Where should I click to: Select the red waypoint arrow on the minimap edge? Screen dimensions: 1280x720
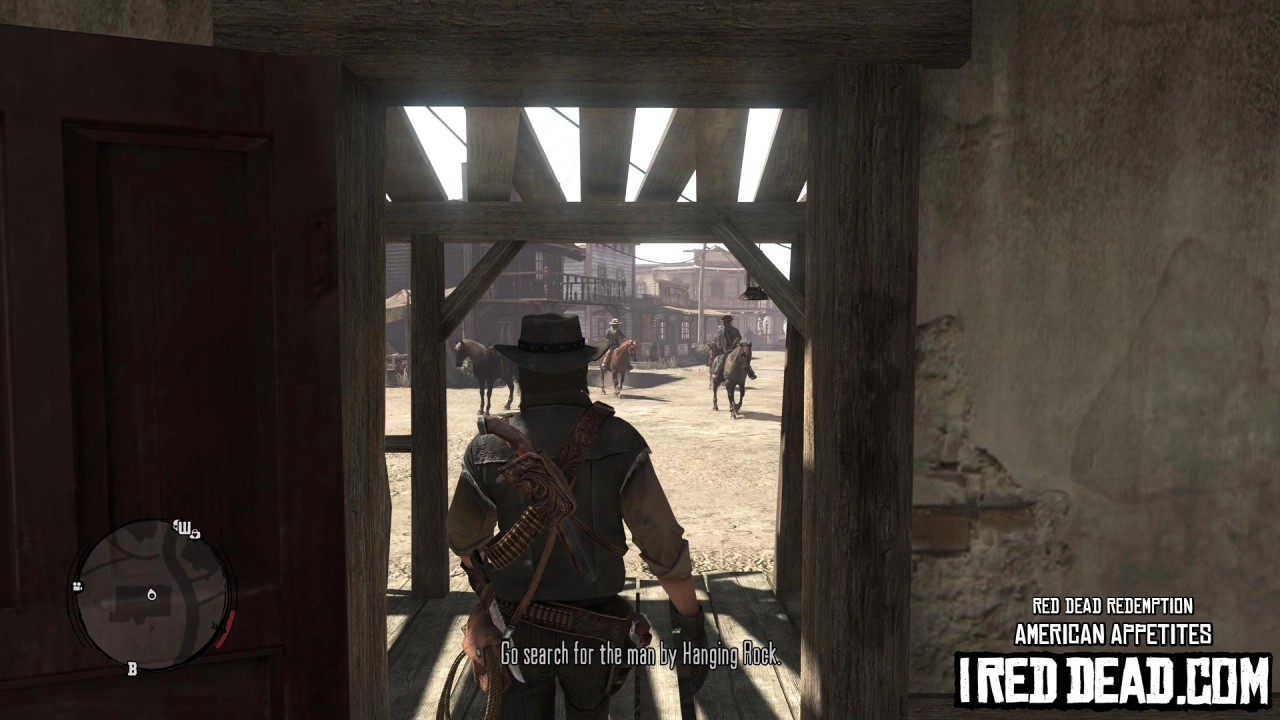click(218, 627)
